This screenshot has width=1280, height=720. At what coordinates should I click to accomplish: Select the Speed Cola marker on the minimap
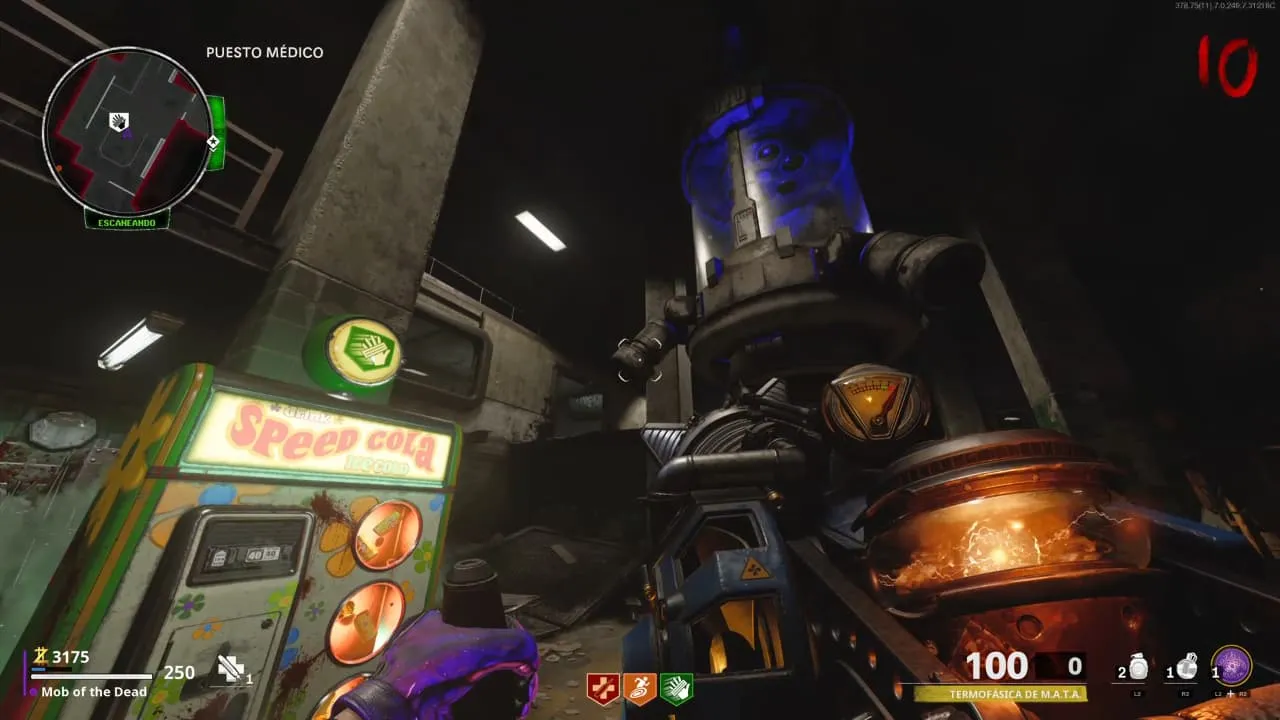119,122
